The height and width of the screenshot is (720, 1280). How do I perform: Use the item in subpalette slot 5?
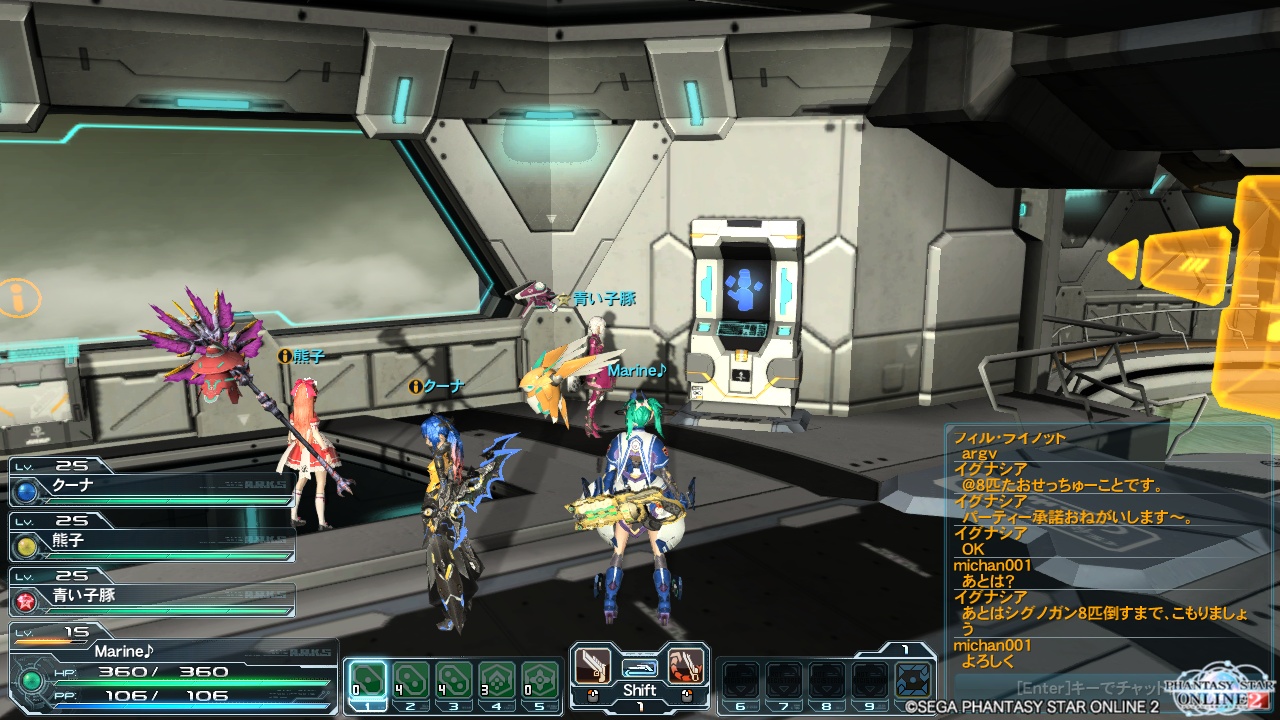(540, 680)
